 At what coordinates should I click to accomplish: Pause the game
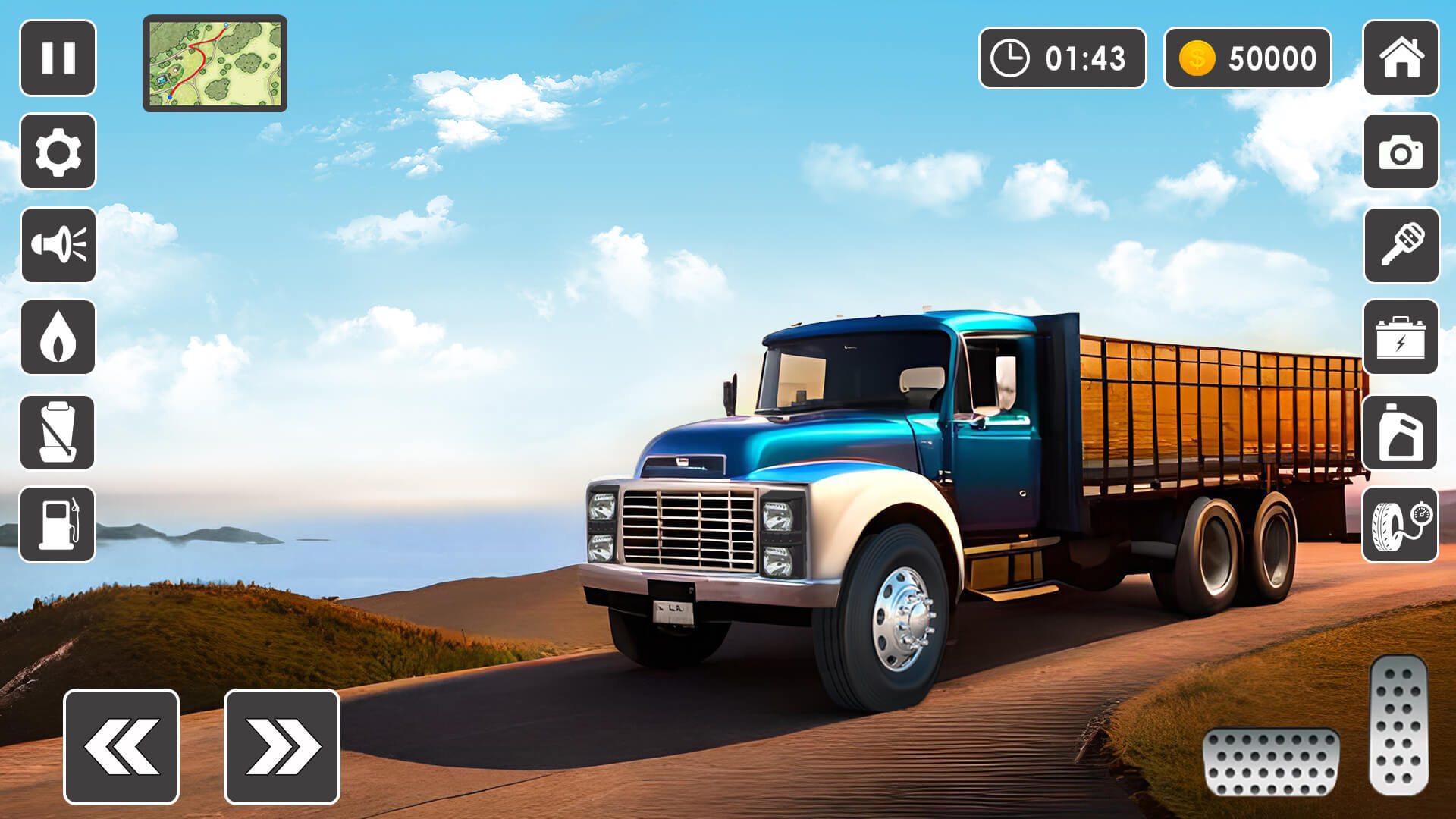tap(58, 58)
